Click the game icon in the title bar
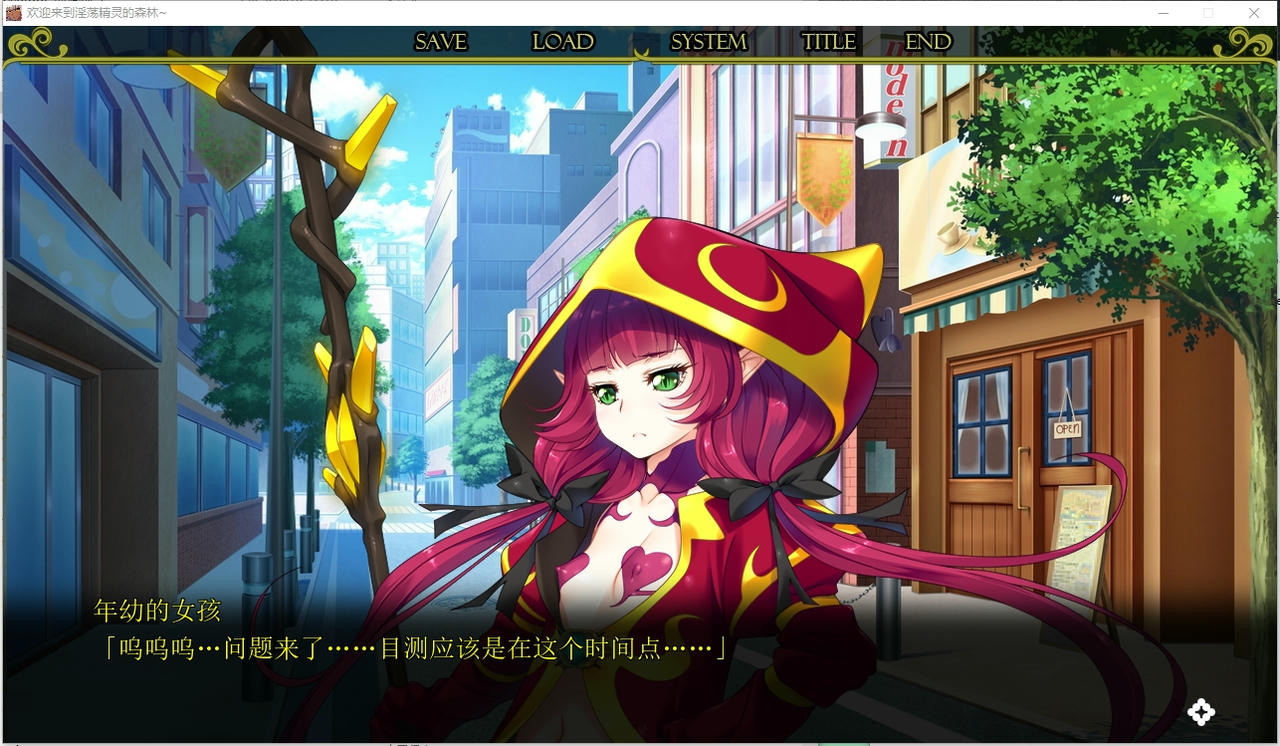1280x746 pixels. tap(12, 12)
